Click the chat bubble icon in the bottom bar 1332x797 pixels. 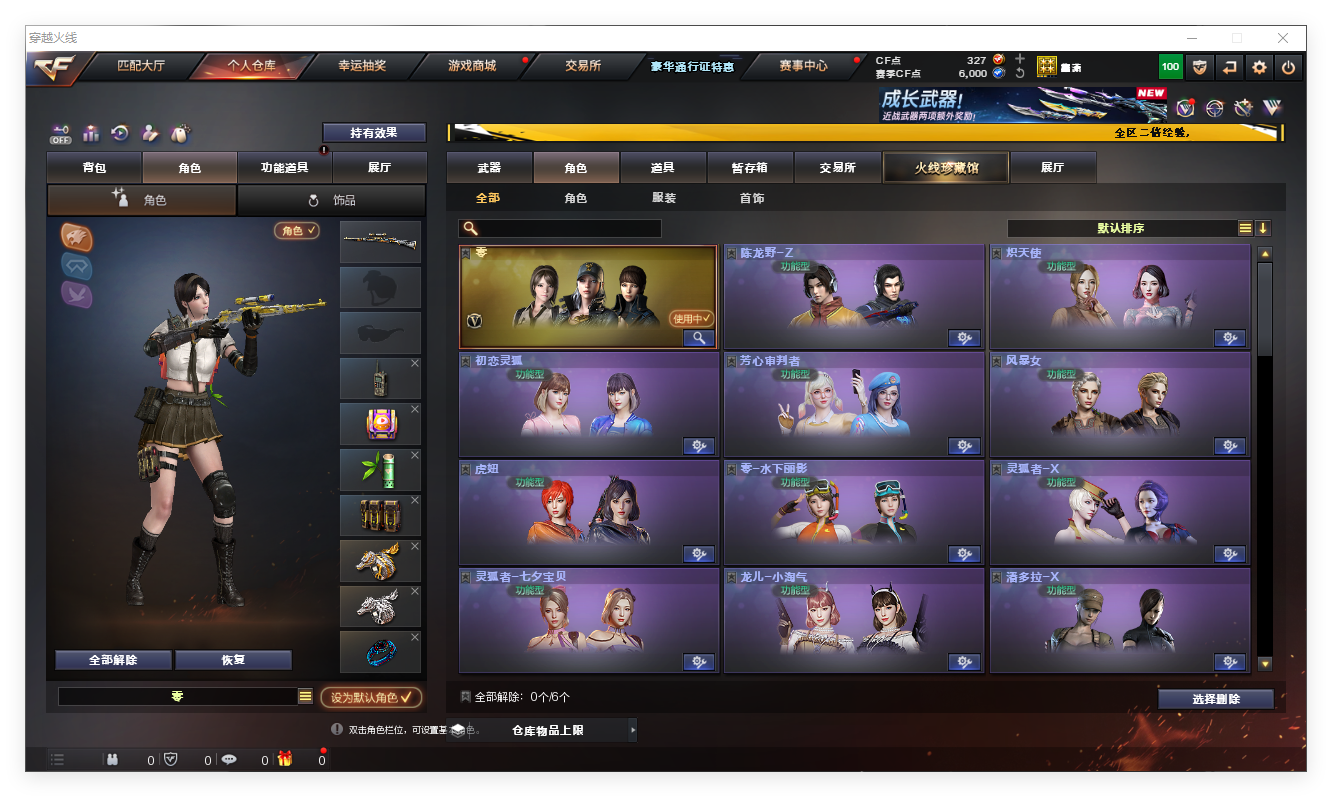pyautogui.click(x=229, y=759)
